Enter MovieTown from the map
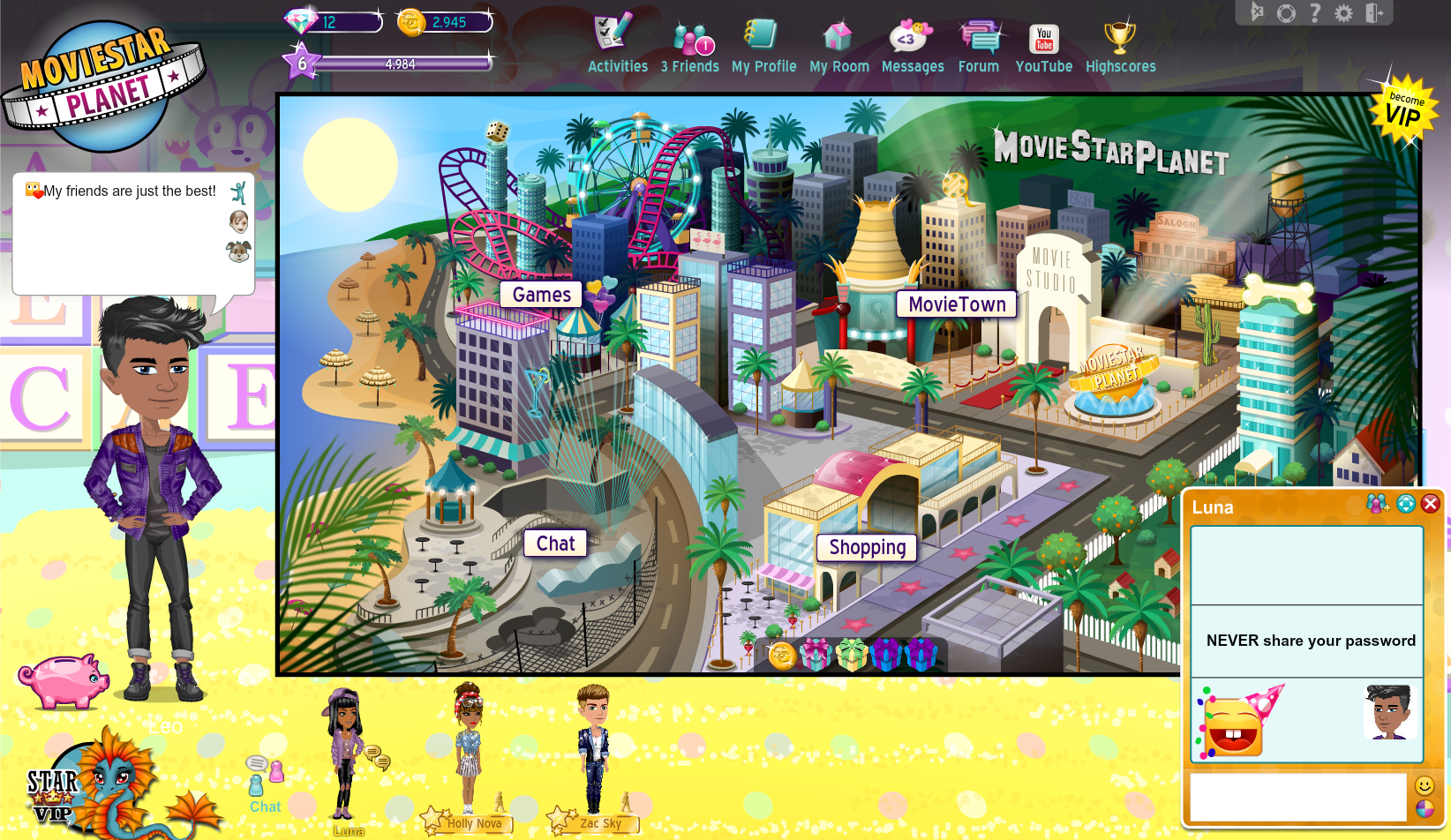Image resolution: width=1451 pixels, height=840 pixels. (957, 304)
